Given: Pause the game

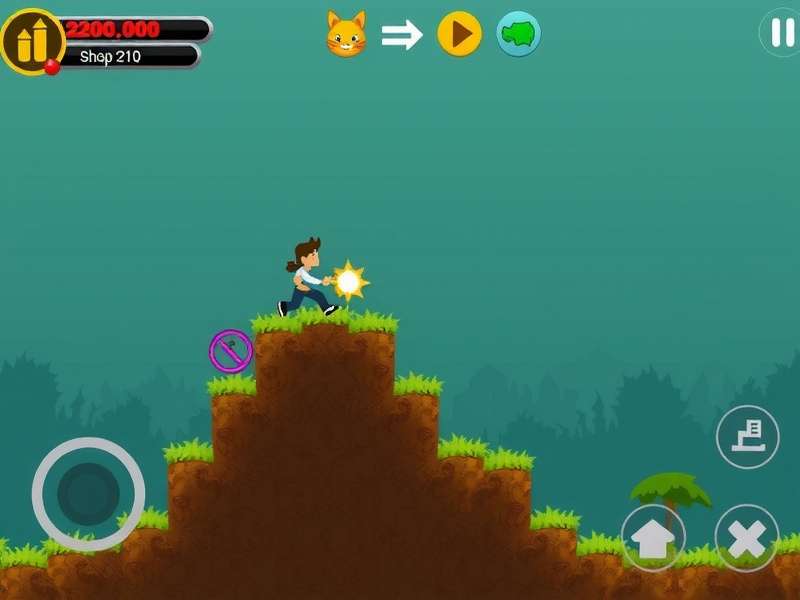Looking at the screenshot, I should click(780, 31).
